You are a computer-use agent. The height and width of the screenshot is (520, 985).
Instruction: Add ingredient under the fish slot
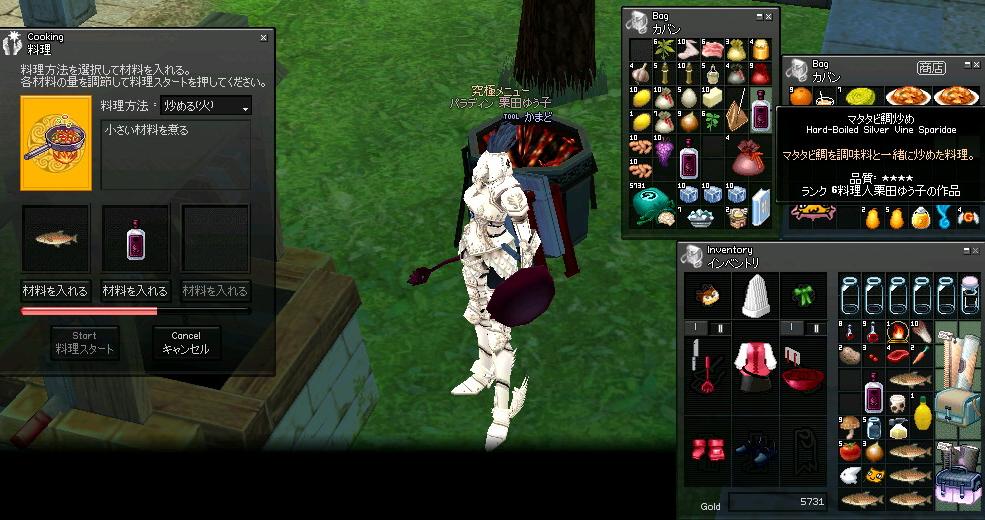click(56, 291)
